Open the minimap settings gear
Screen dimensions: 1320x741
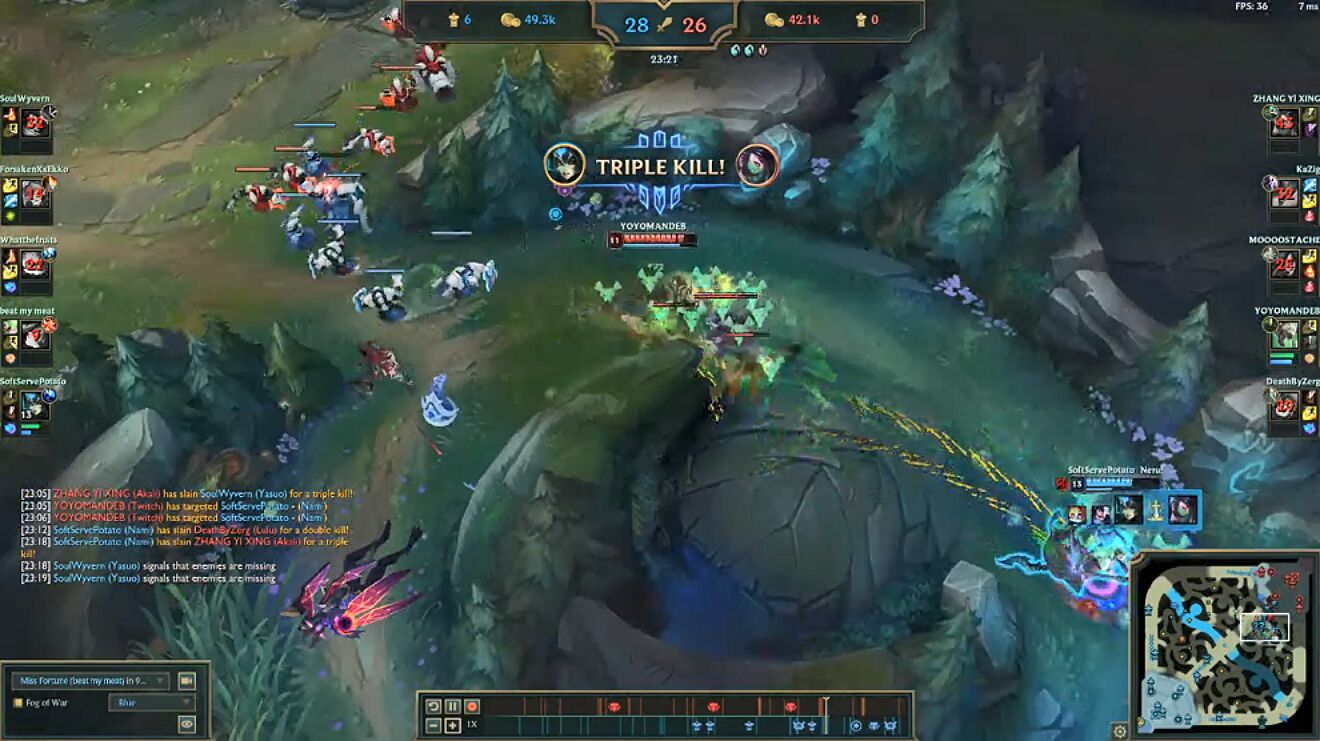pos(1120,731)
